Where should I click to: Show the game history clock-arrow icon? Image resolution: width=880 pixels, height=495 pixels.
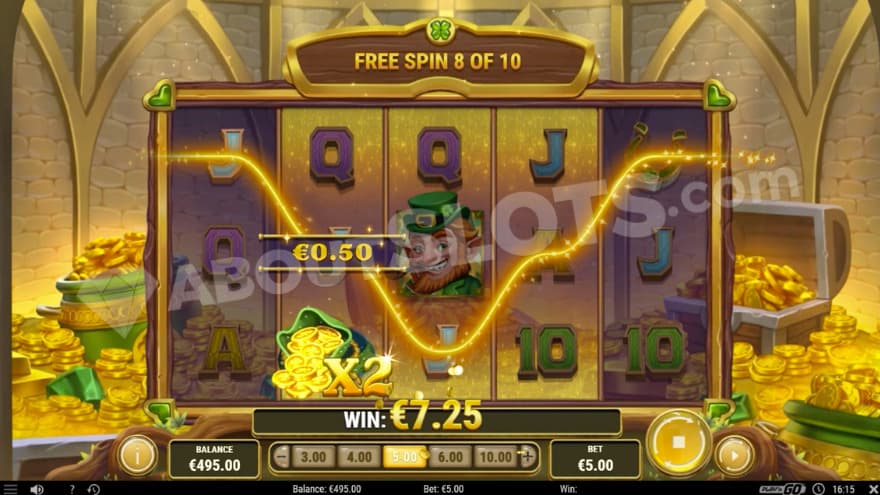(x=92, y=489)
